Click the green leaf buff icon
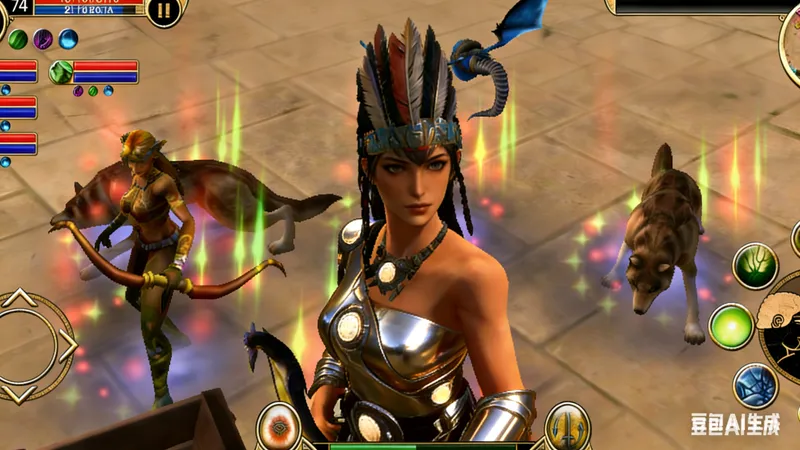 (x=18, y=40)
